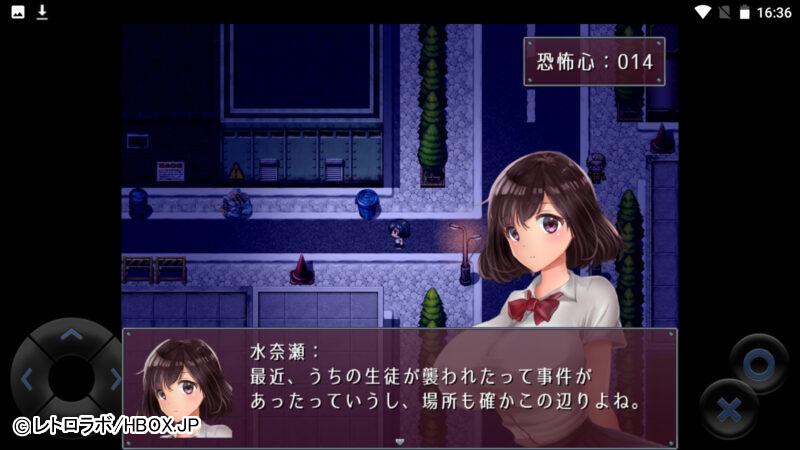Advance dialogue via the small continue arrow
800x450 pixels.
pos(400,440)
